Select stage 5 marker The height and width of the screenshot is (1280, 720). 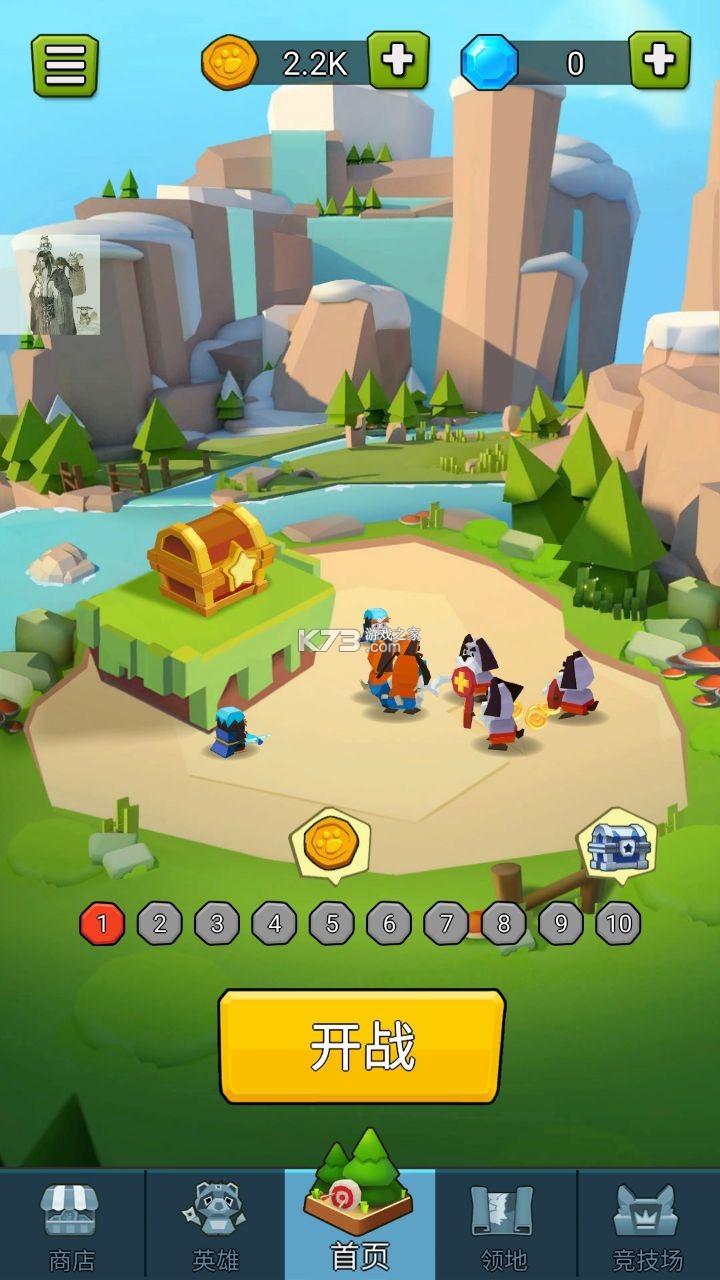pos(332,924)
